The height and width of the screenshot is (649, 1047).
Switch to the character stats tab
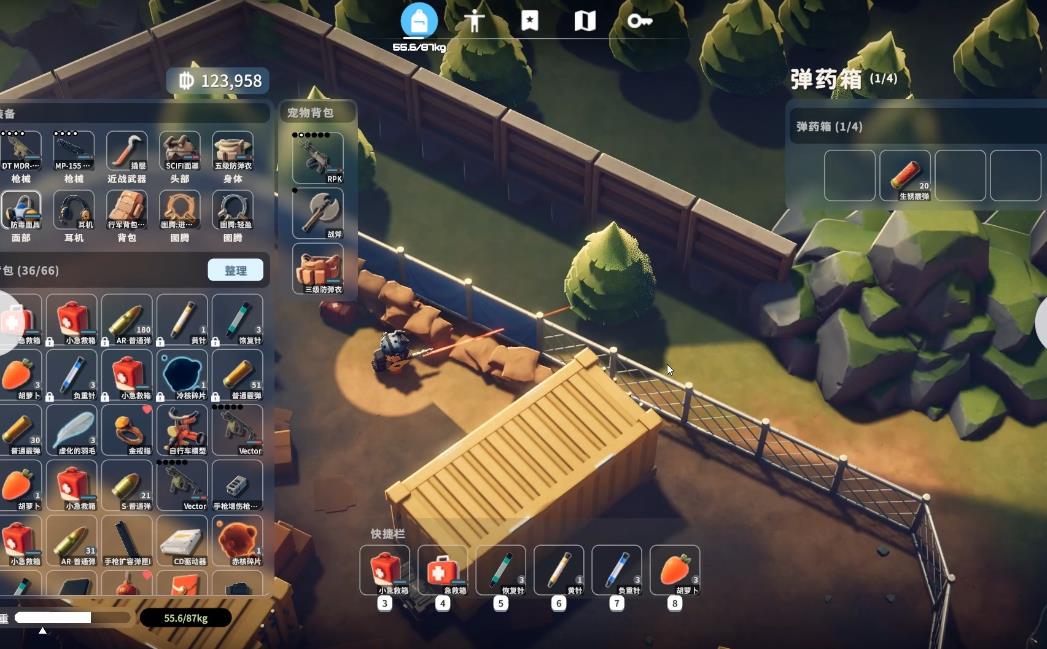(474, 21)
